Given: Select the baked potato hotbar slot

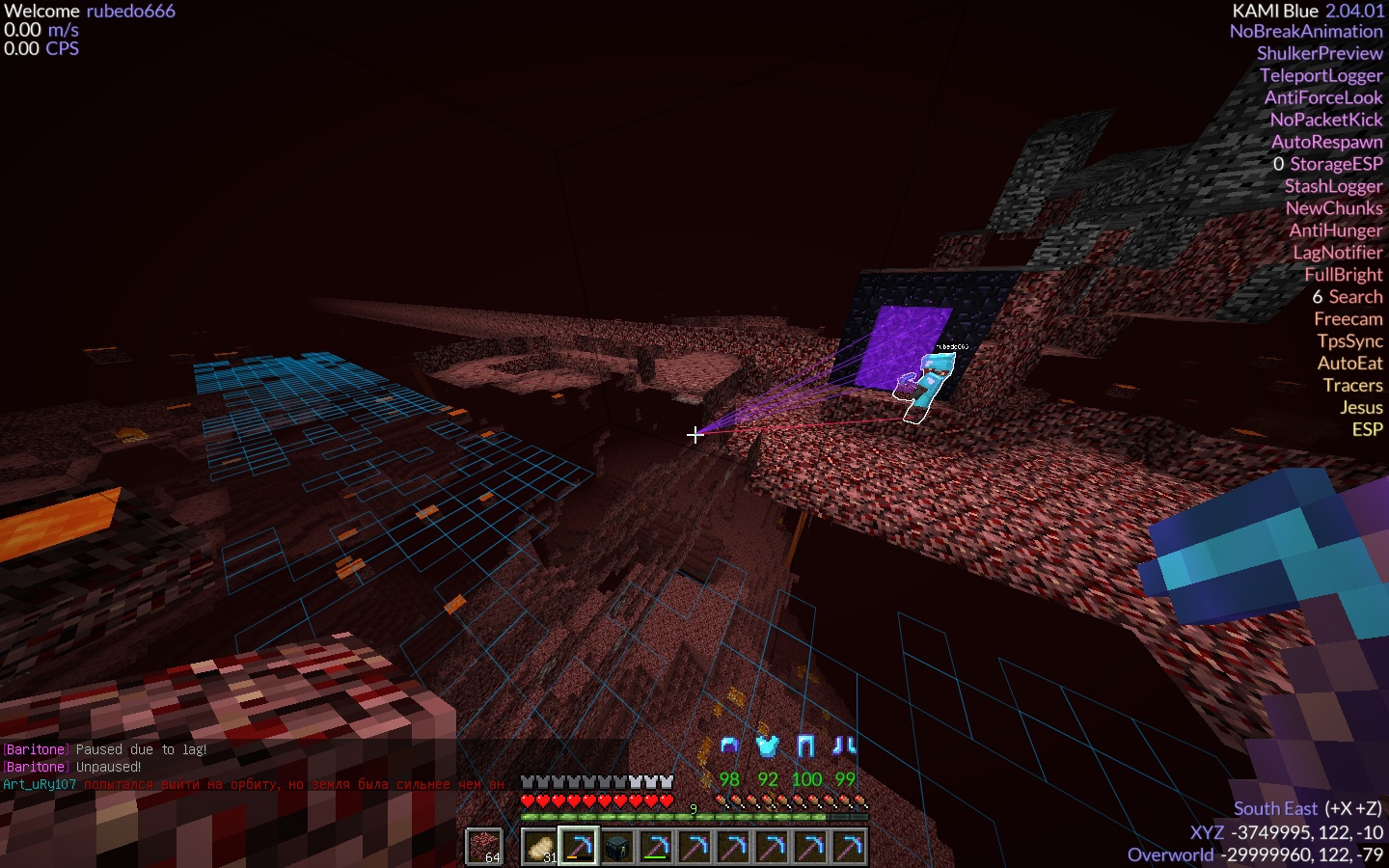Looking at the screenshot, I should [x=540, y=847].
